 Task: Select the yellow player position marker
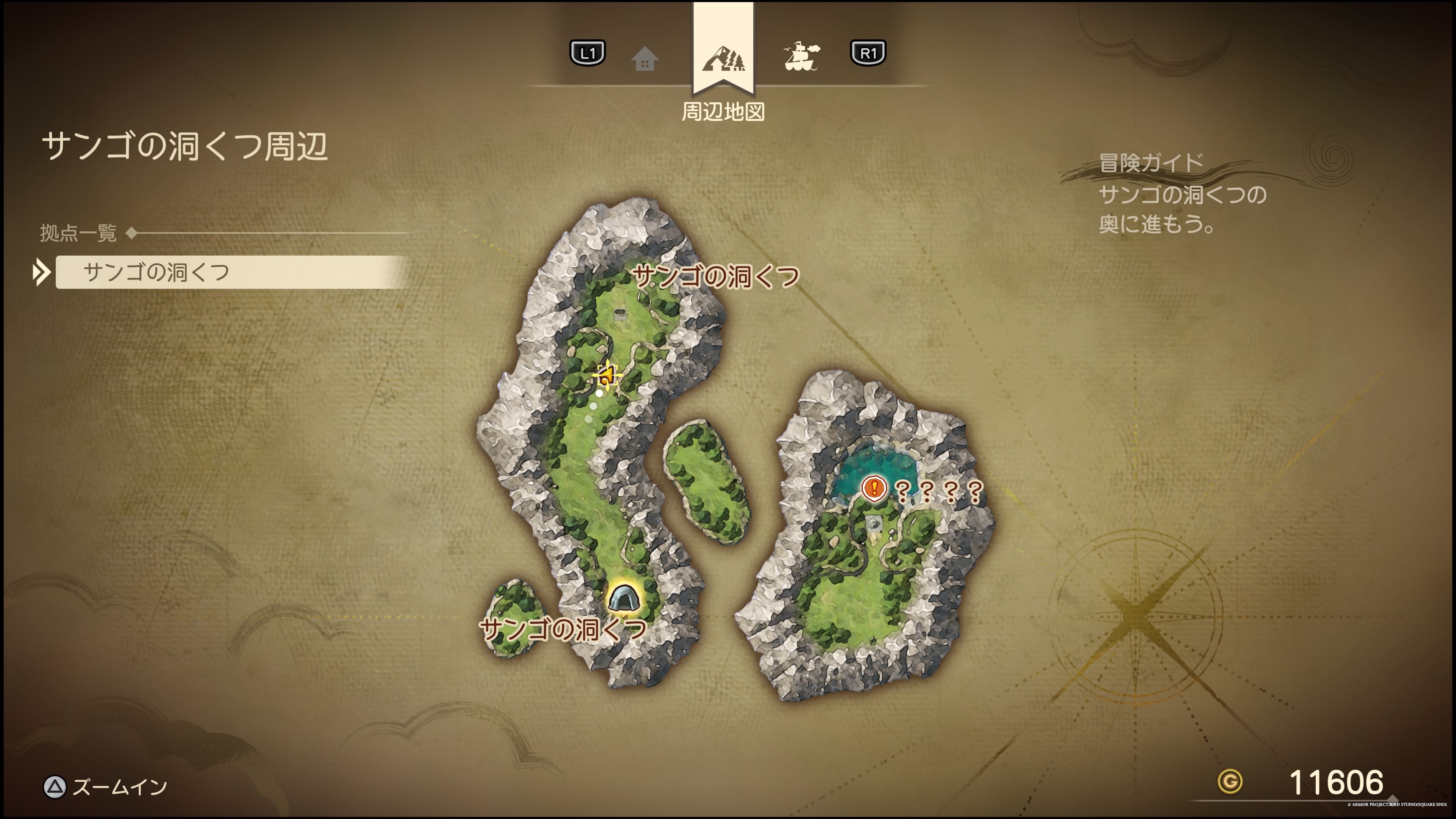click(607, 375)
